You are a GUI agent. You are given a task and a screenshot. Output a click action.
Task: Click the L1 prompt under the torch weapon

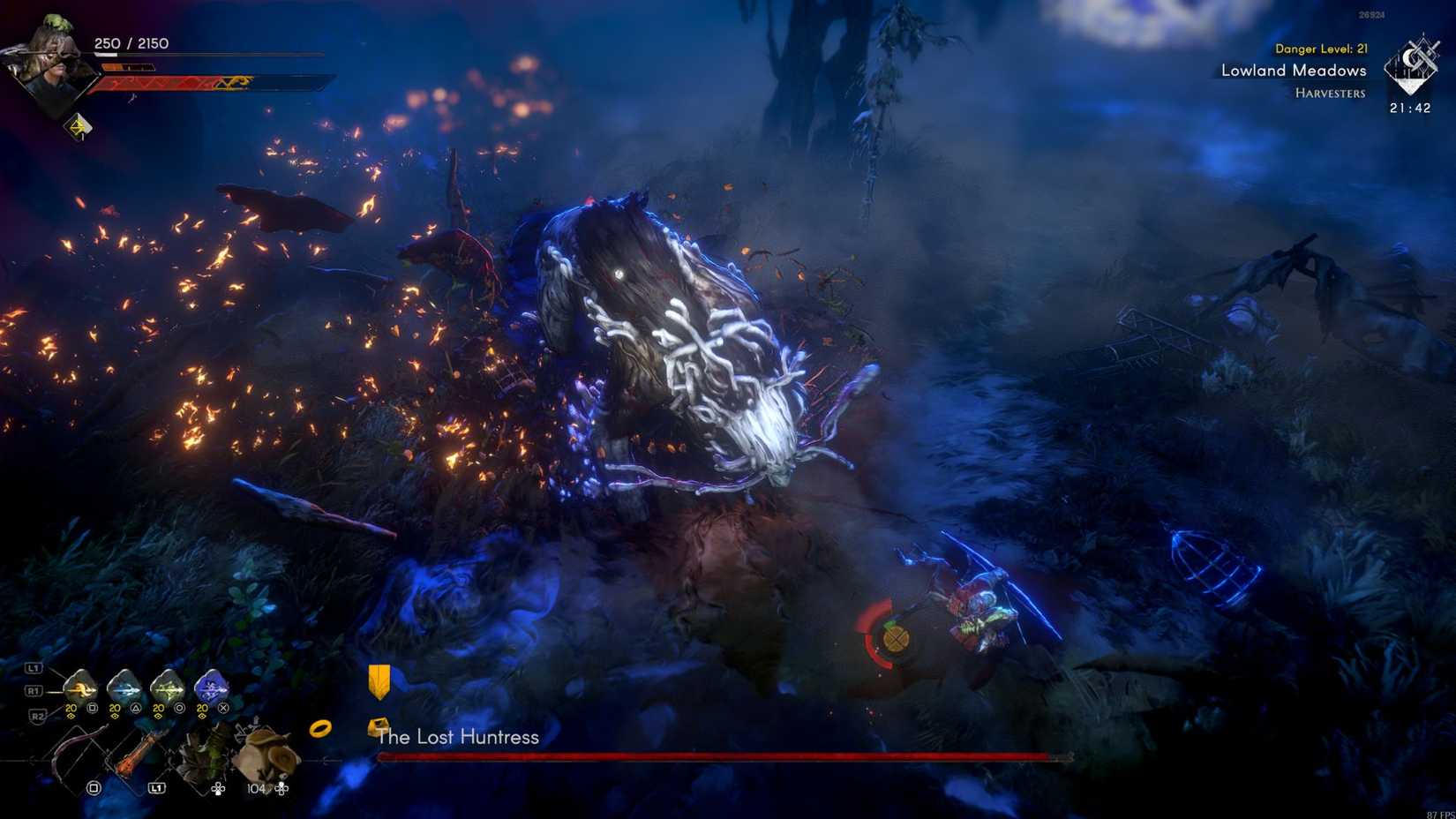pos(155,787)
